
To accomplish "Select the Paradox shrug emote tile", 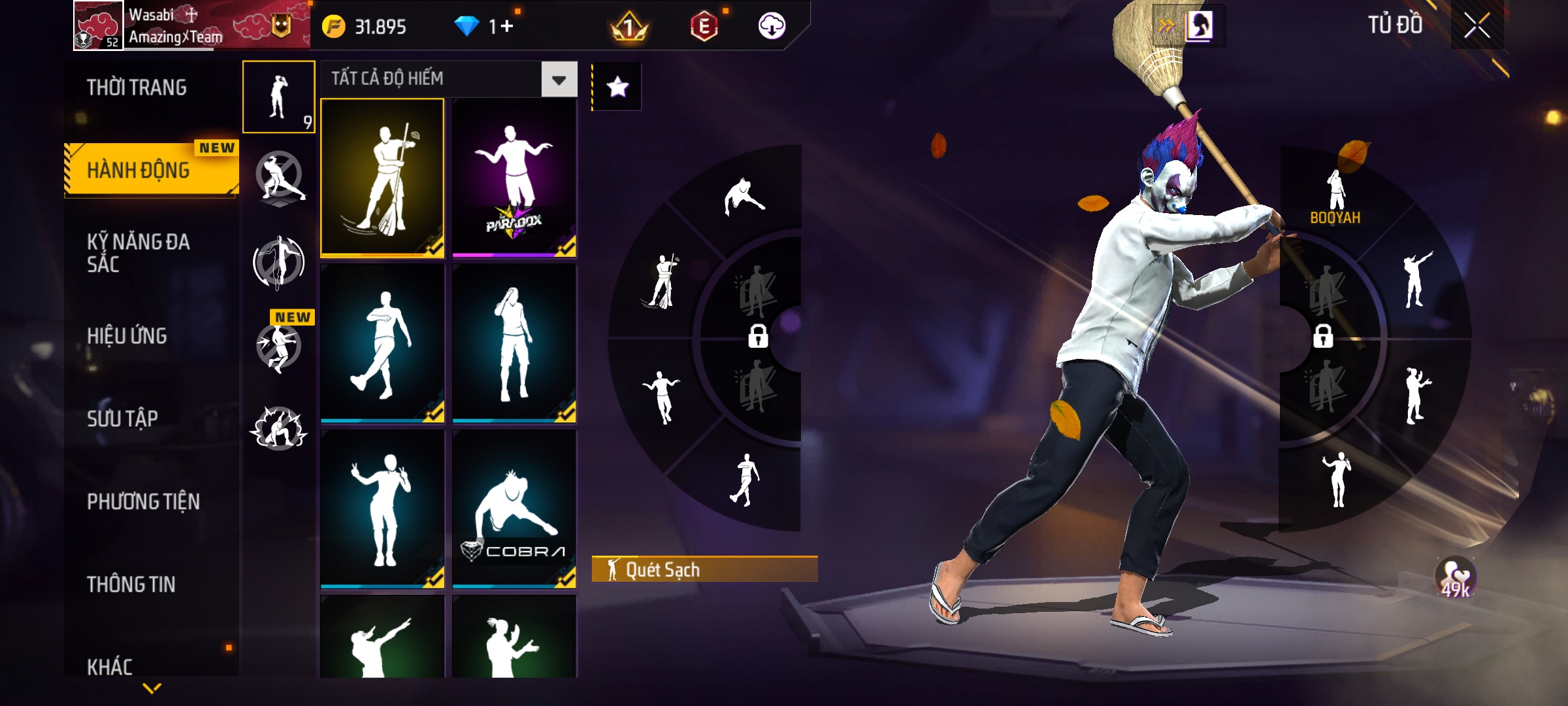I will 514,178.
